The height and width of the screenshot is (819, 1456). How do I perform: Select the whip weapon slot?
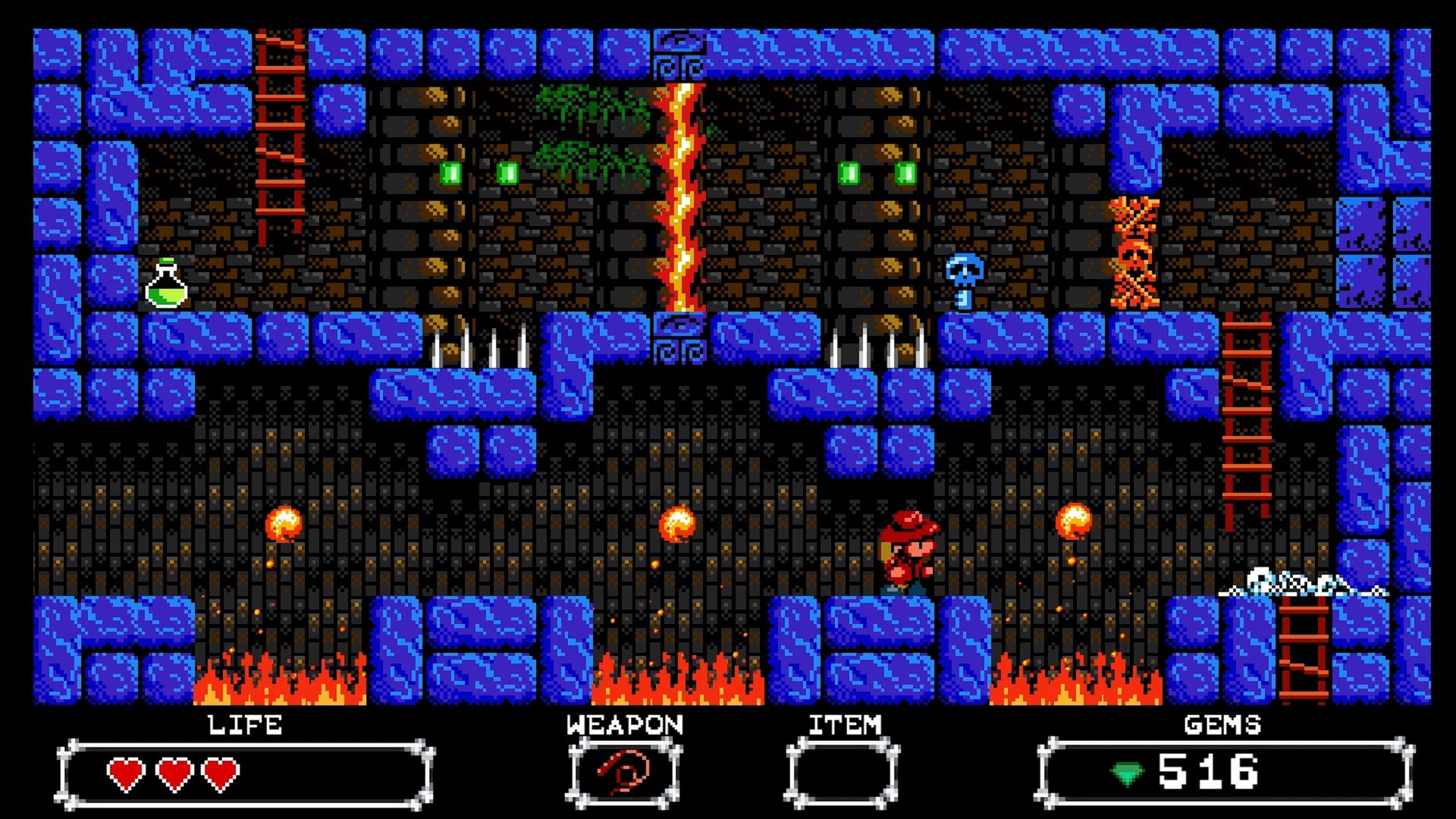point(623,773)
